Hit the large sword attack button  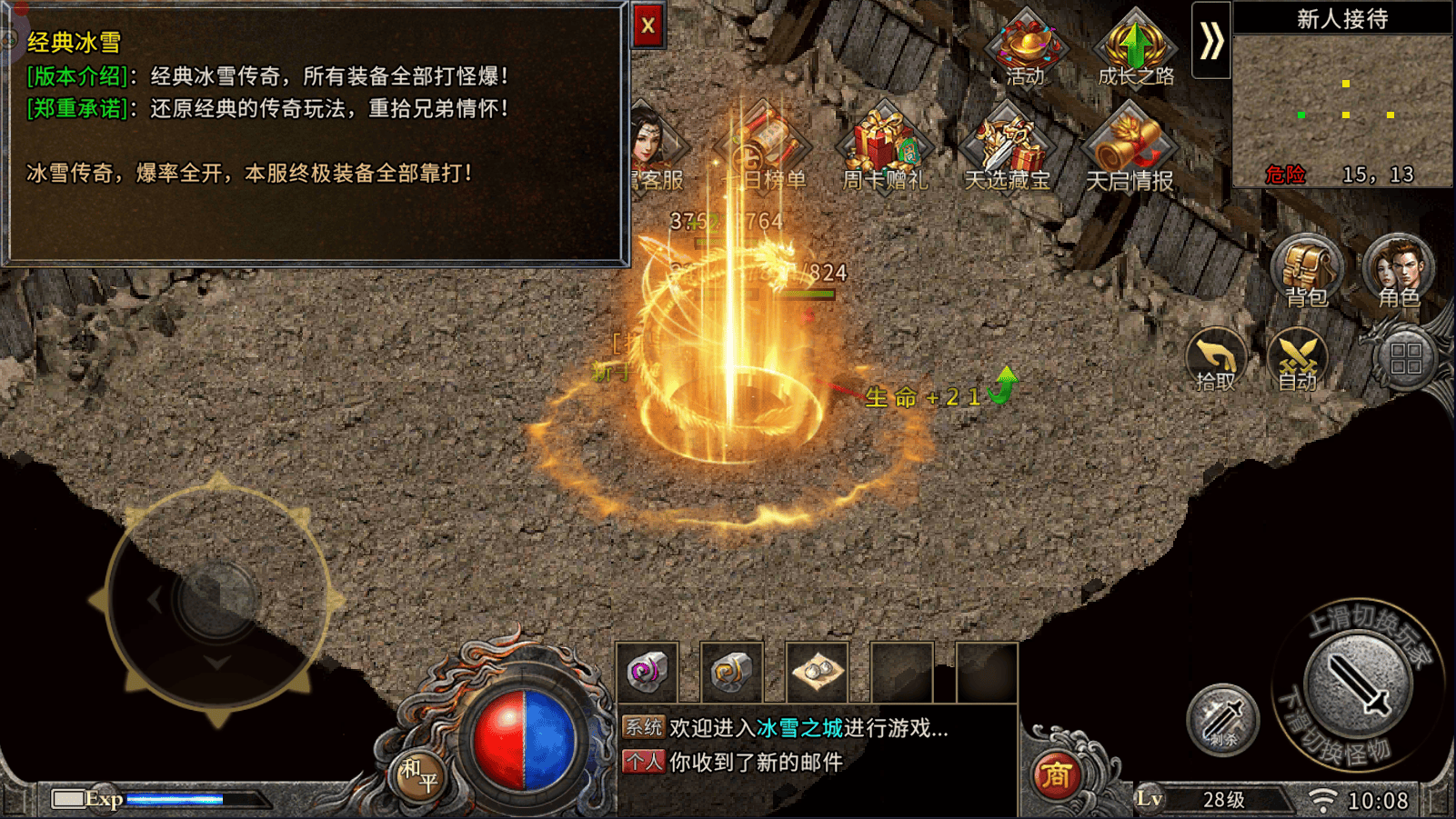coord(1358,684)
